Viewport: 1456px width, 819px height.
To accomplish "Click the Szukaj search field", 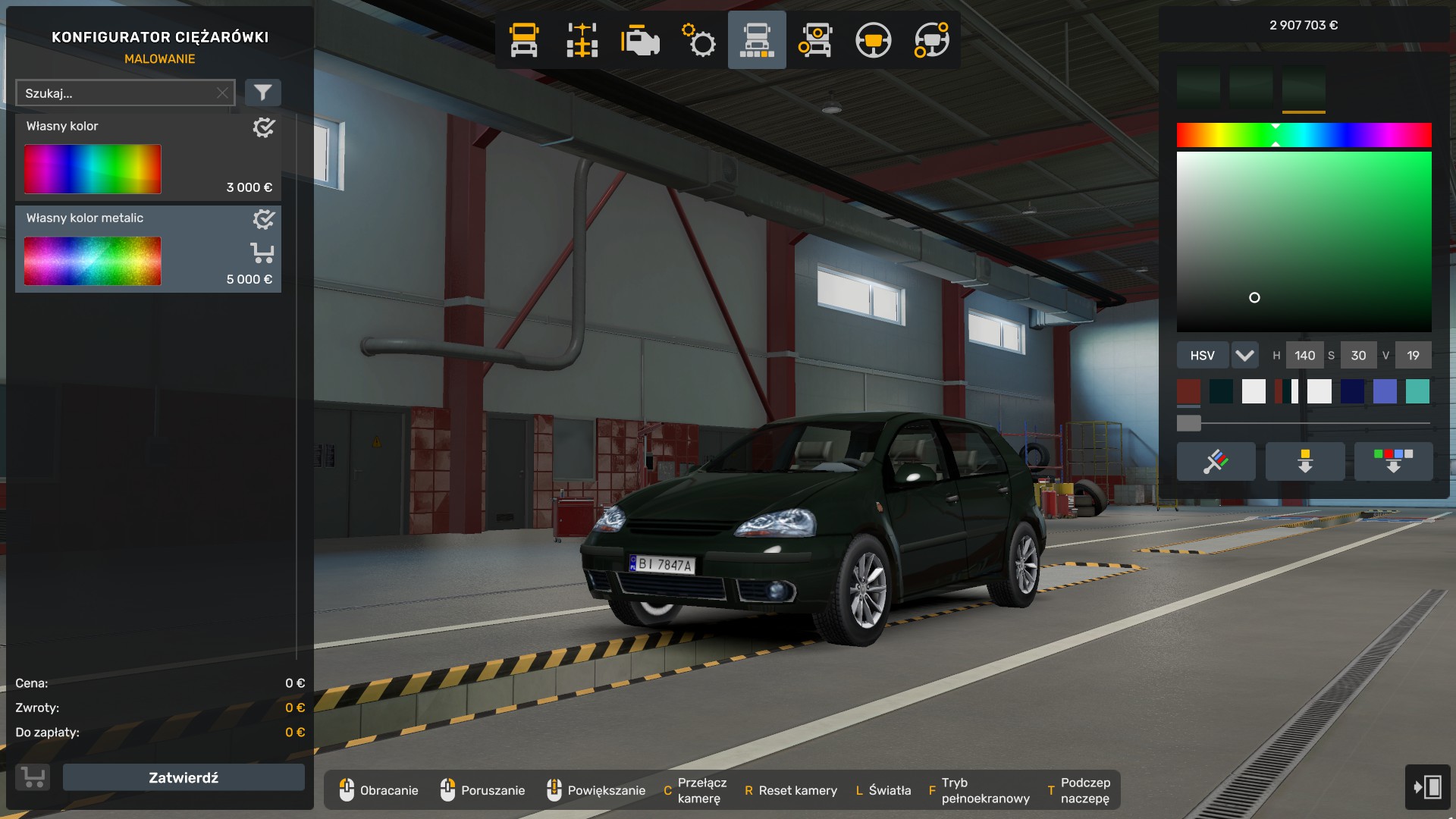I will (118, 93).
